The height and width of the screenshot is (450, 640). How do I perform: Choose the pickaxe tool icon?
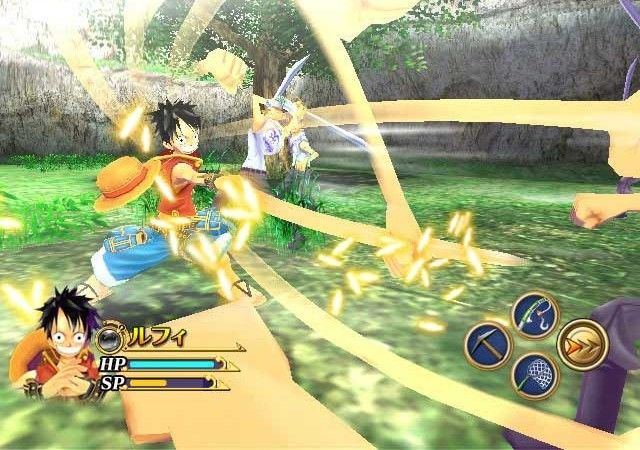click(488, 346)
